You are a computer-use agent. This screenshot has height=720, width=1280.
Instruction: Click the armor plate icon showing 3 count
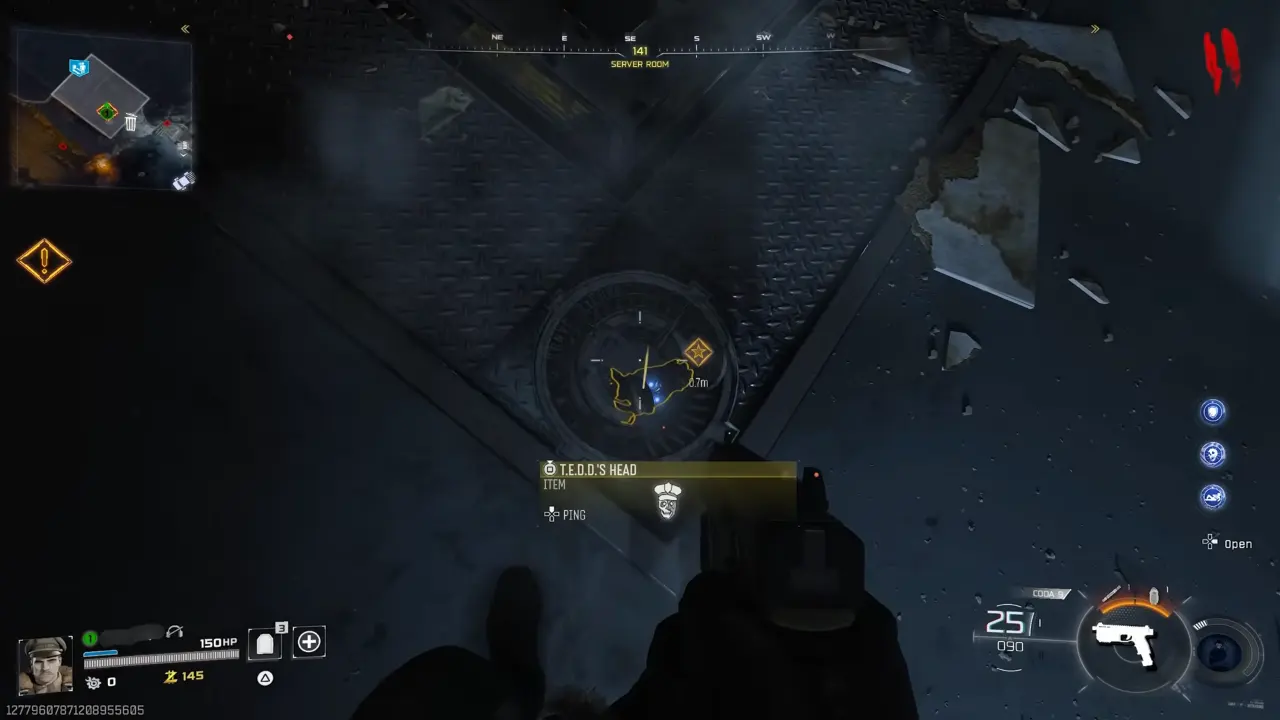click(x=265, y=642)
